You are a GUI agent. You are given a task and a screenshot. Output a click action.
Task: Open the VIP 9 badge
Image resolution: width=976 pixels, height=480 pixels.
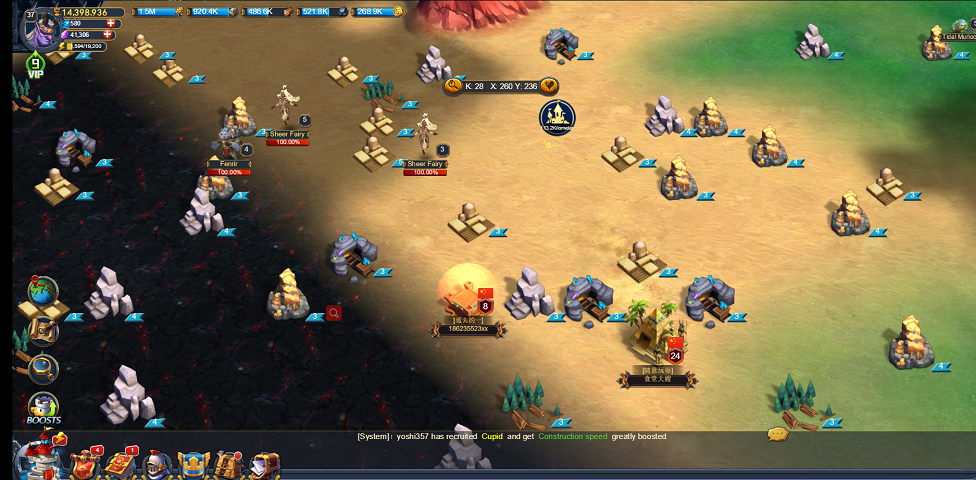(36, 67)
